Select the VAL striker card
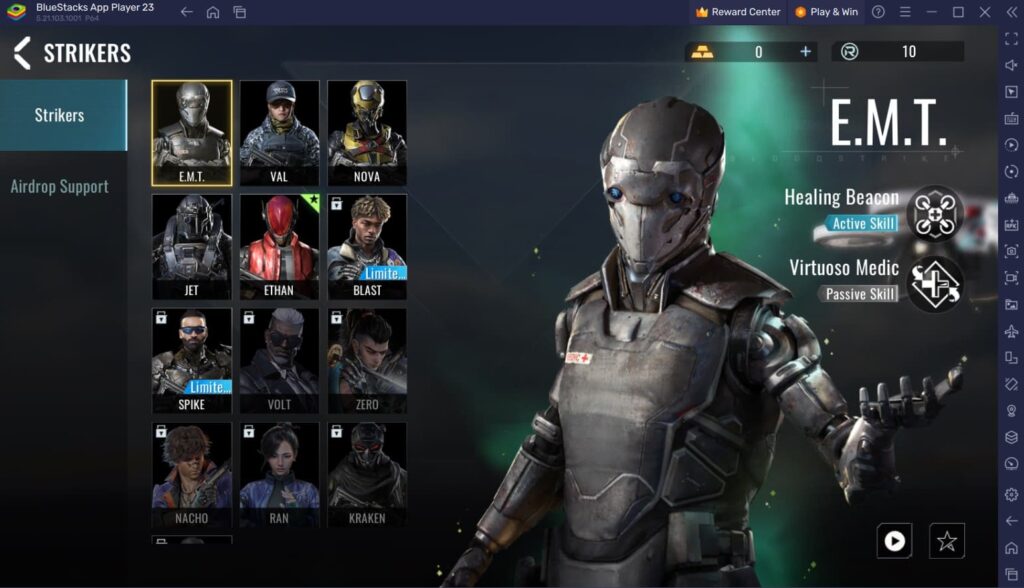This screenshot has width=1024, height=588. 279,133
